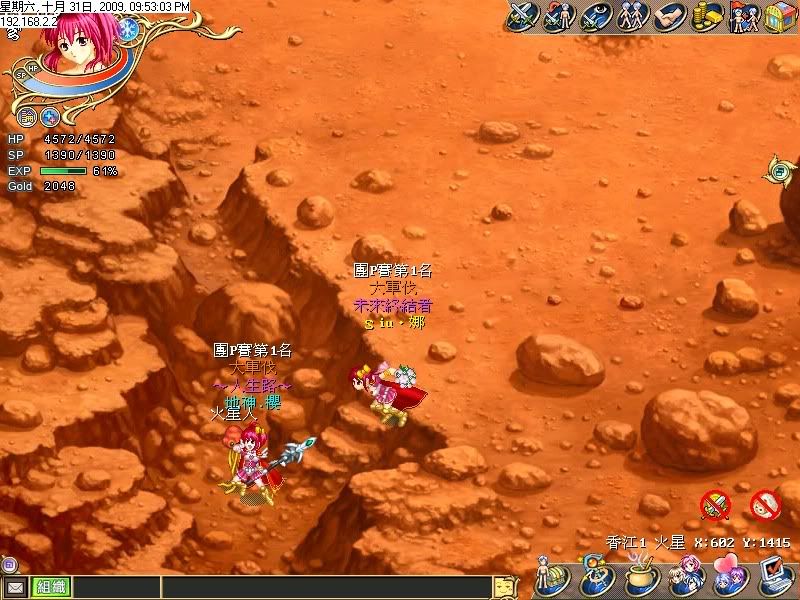Open the red flag guild icon
The image size is (800, 600).
tap(743, 15)
